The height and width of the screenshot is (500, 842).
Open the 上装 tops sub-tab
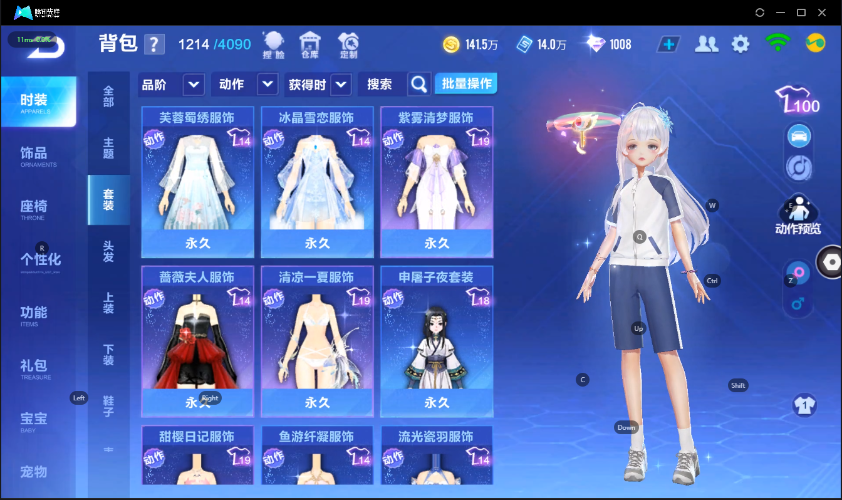108,303
